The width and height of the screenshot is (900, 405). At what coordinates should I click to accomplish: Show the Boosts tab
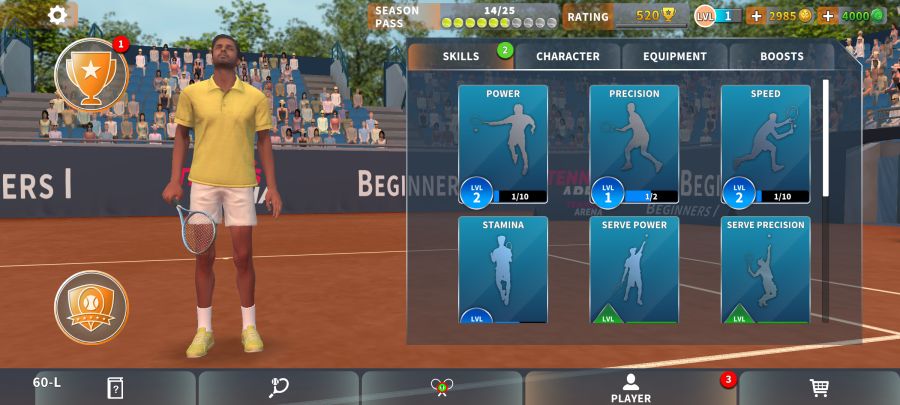point(781,57)
